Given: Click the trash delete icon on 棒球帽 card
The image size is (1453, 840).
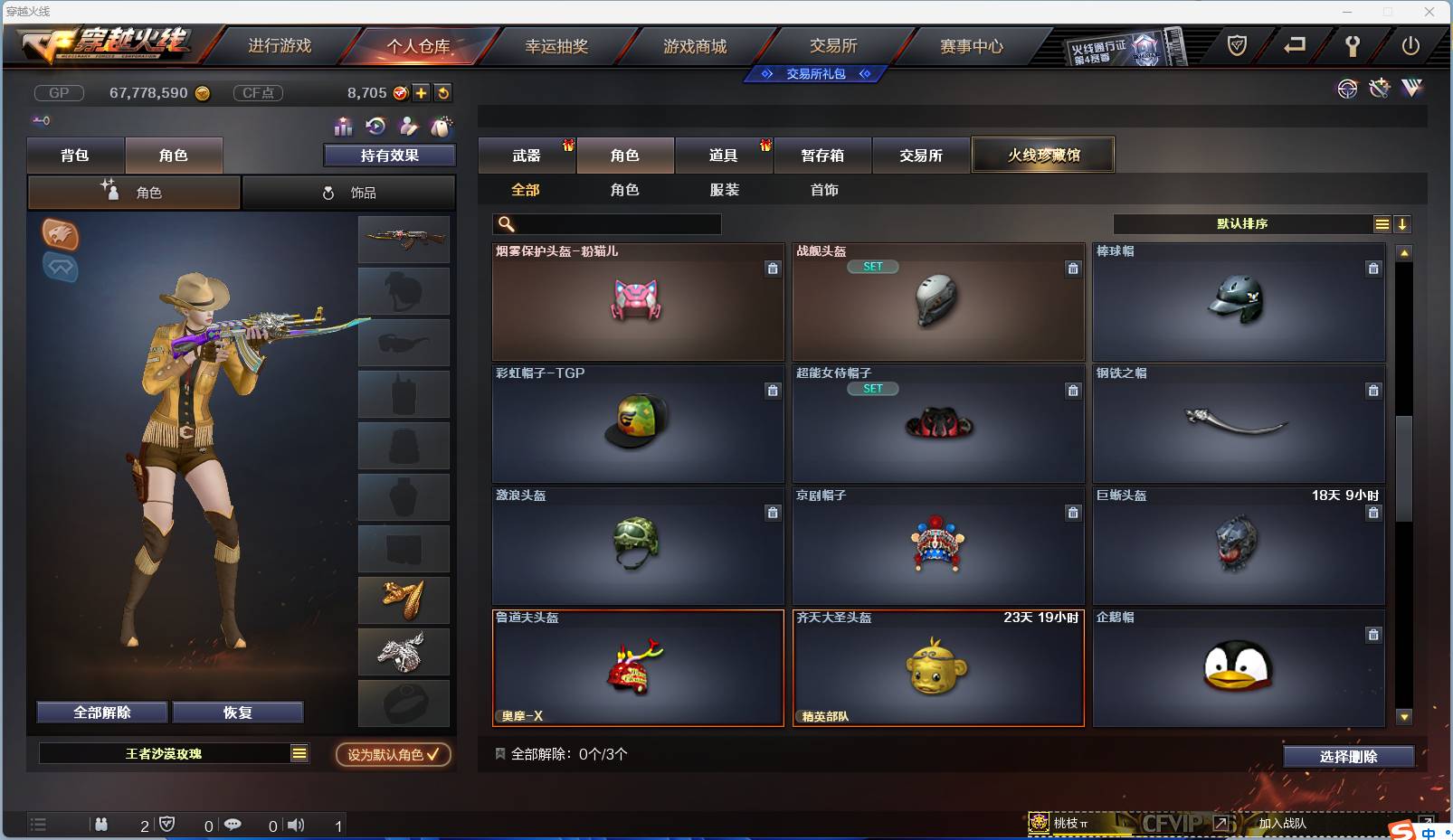Looking at the screenshot, I should (1373, 269).
